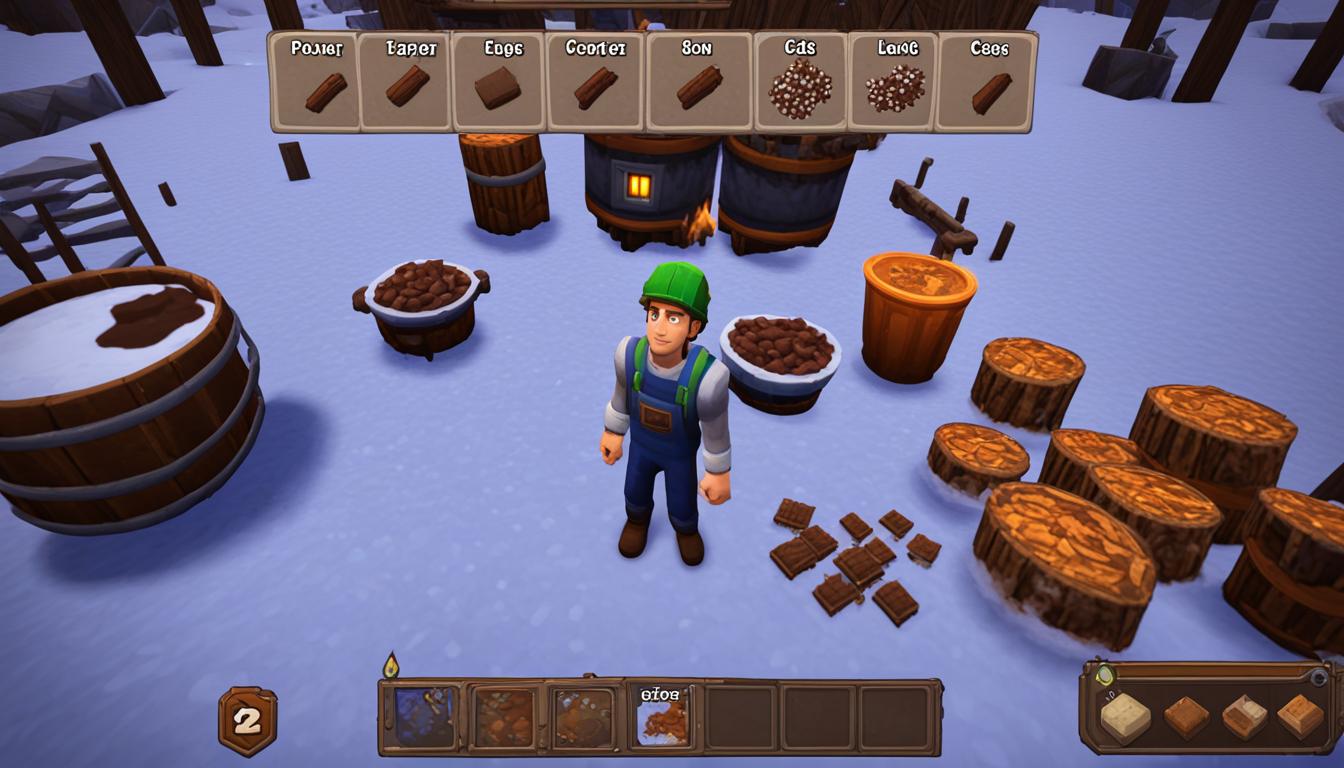Select the blue ore thumbnail in the hotbar
The width and height of the screenshot is (1344, 768).
(423, 716)
